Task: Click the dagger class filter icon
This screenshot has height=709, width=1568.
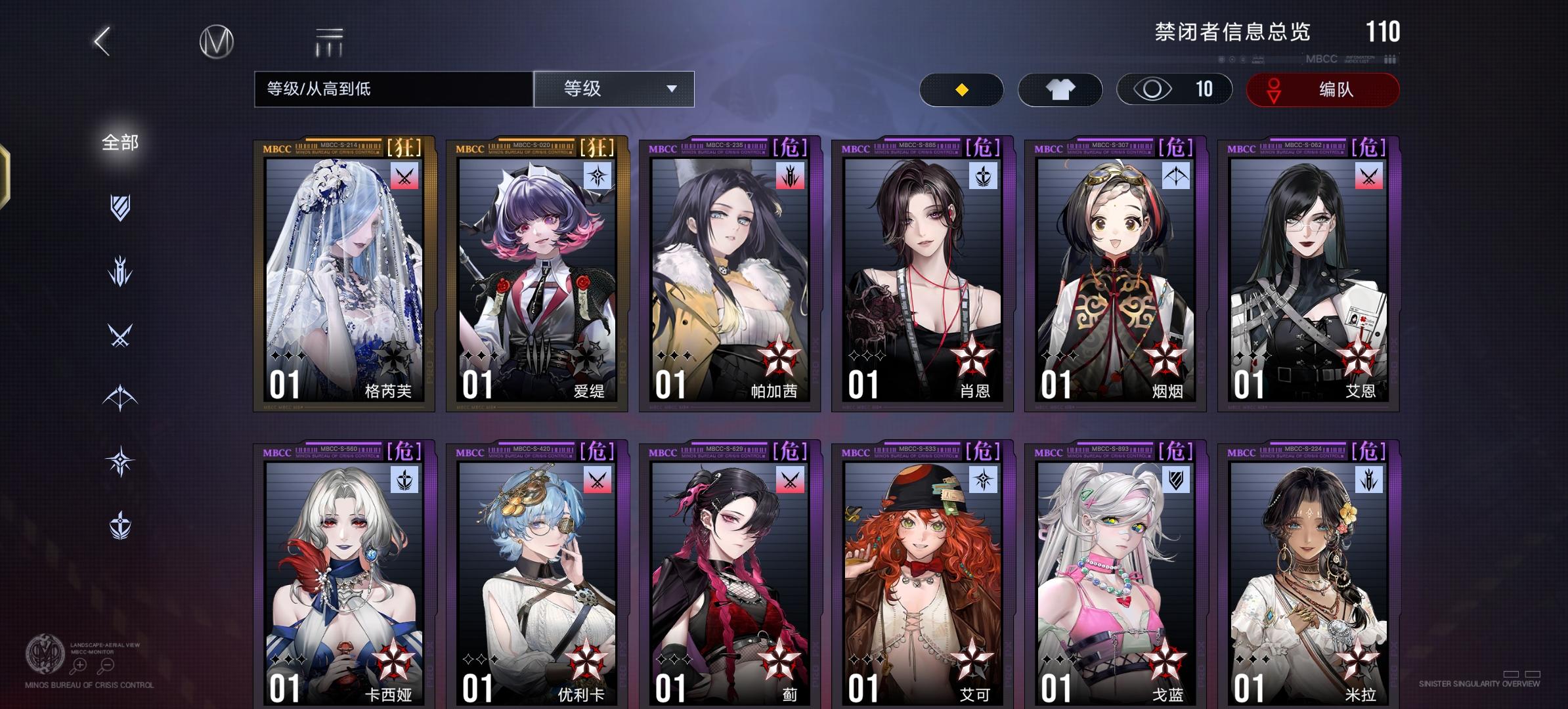Action: tap(120, 270)
